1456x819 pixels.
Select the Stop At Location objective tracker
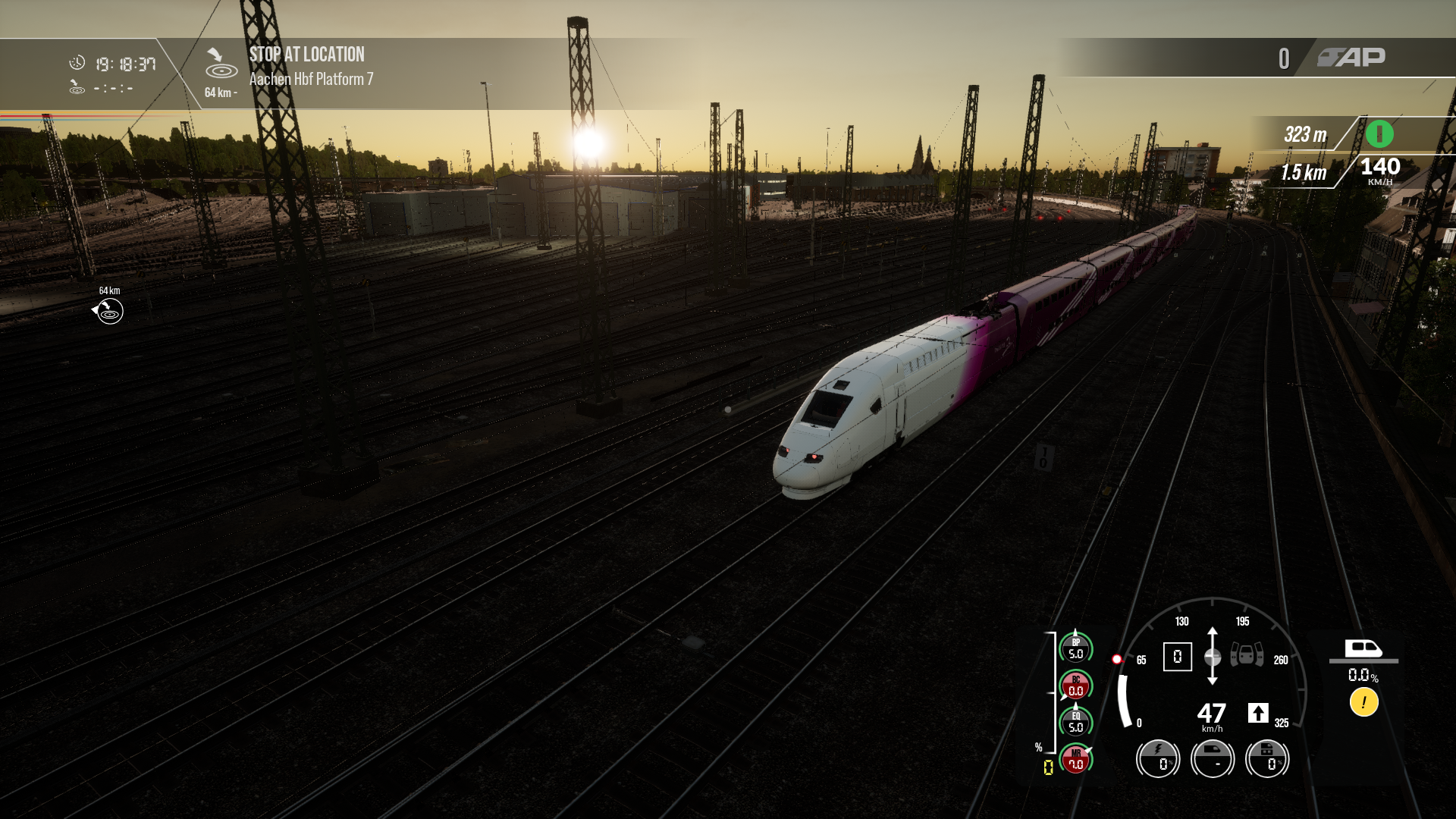(x=306, y=66)
